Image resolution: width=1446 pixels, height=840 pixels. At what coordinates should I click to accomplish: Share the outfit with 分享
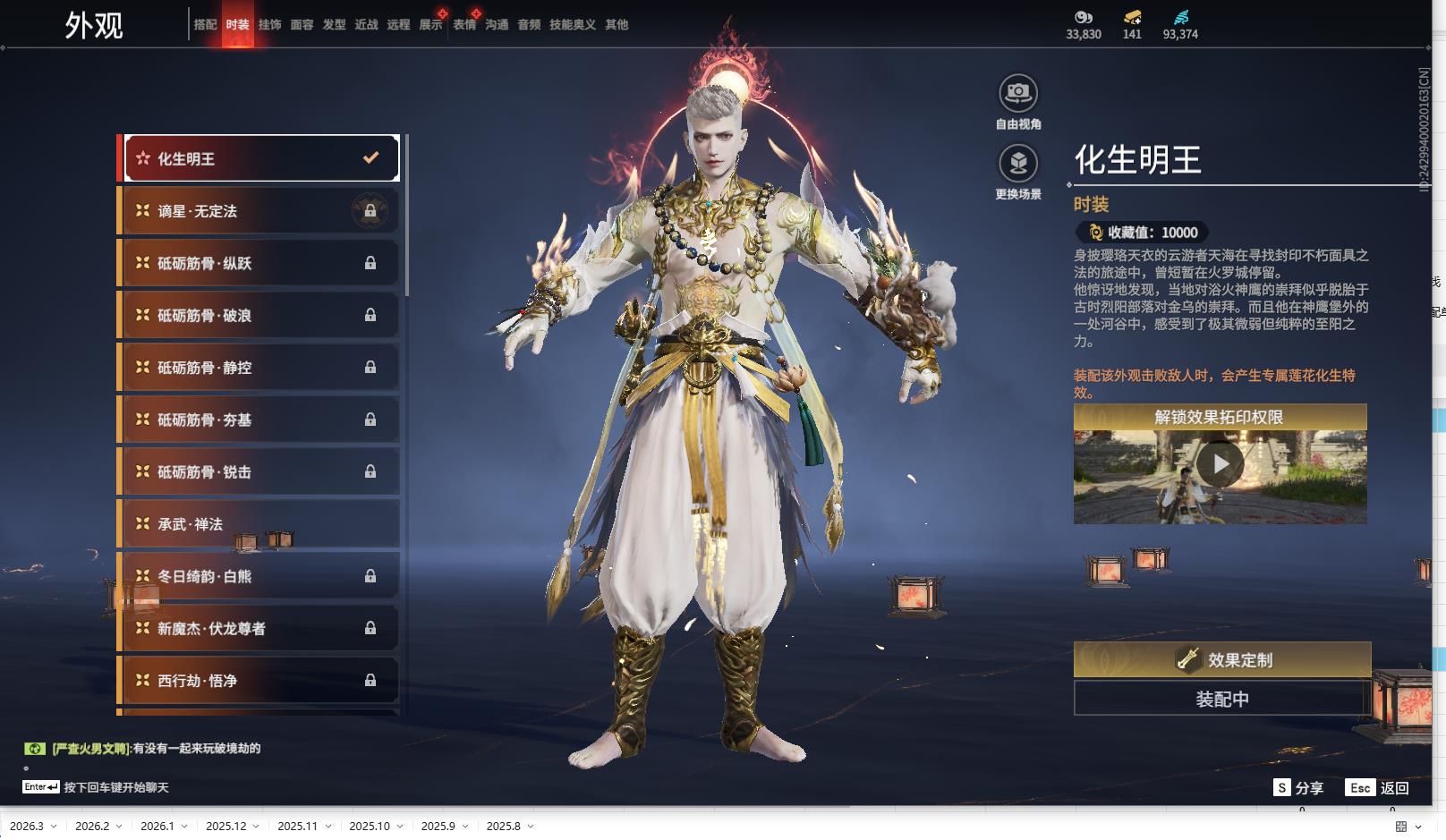click(x=1298, y=788)
